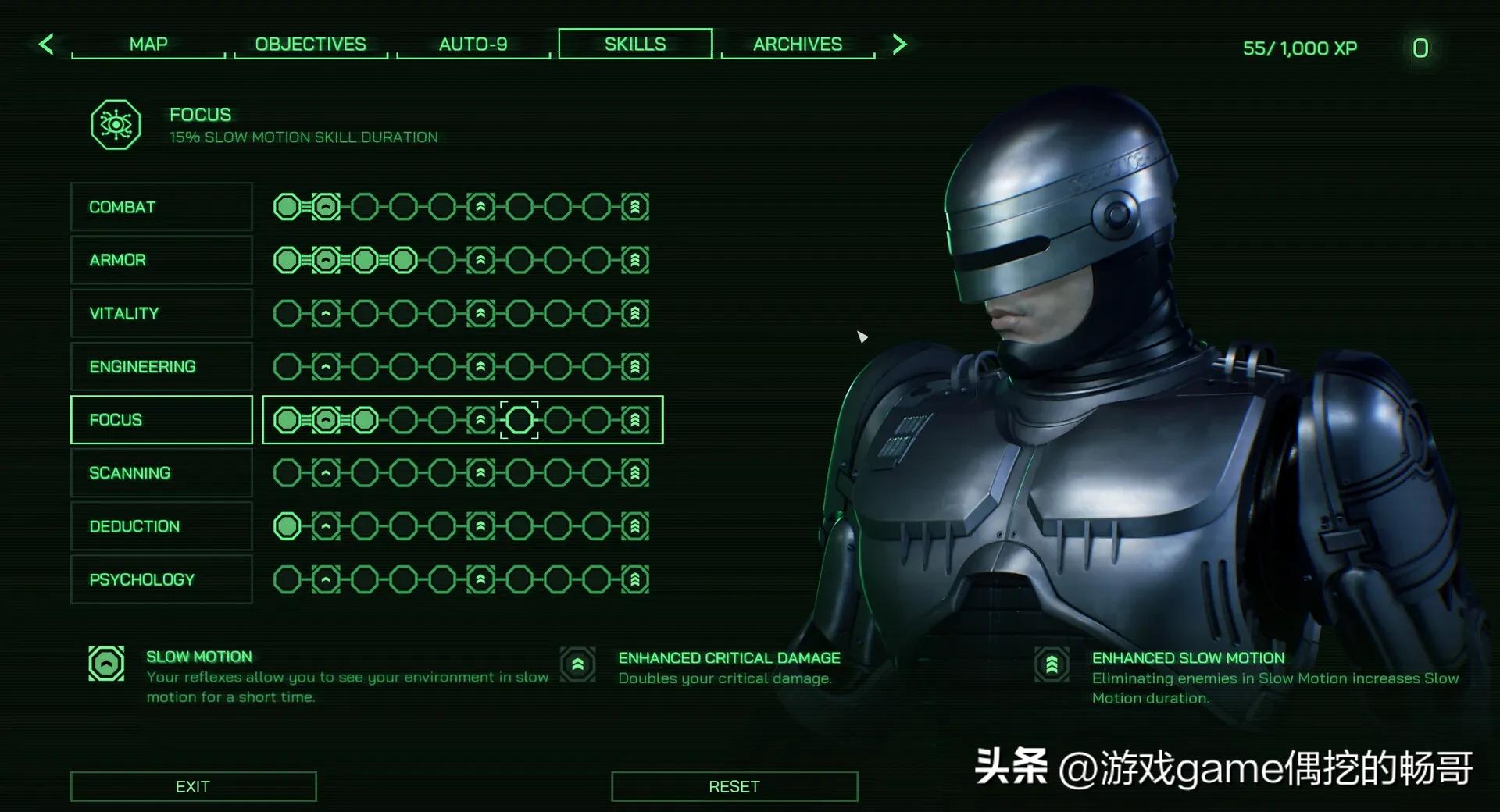The width and height of the screenshot is (1500, 812).
Task: Click the Enhanced Critical Damage chevron icon
Action: click(x=577, y=664)
